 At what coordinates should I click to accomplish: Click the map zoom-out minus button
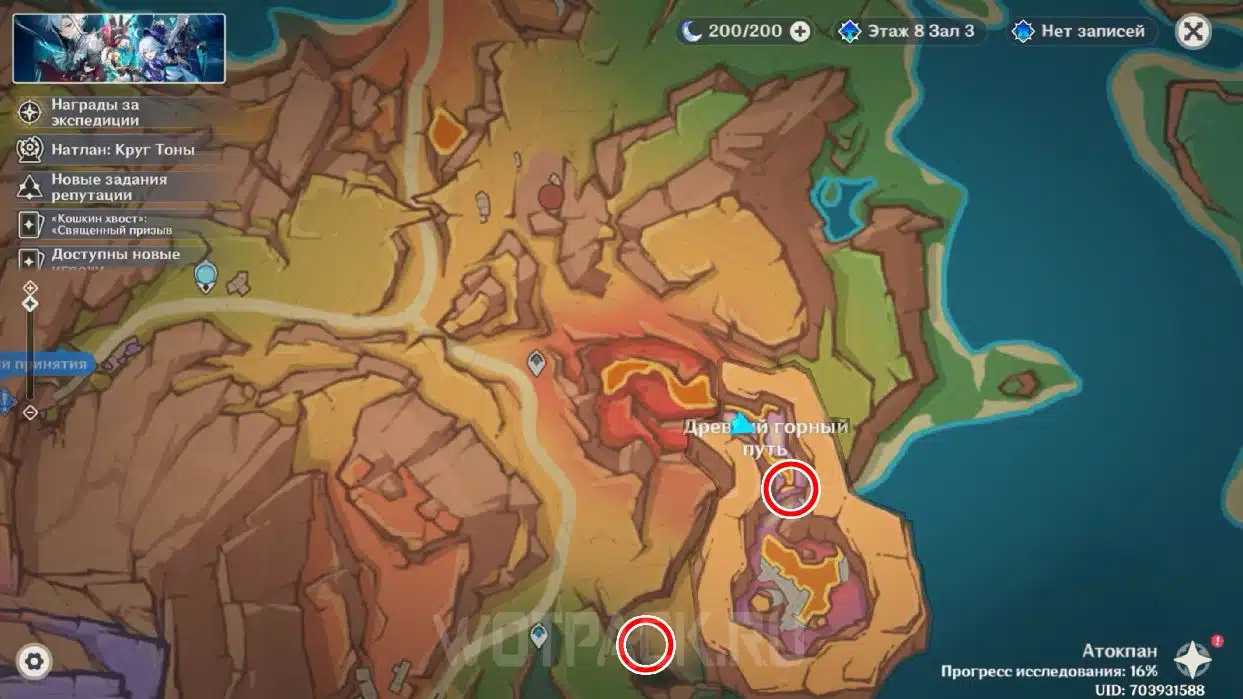click(x=30, y=412)
